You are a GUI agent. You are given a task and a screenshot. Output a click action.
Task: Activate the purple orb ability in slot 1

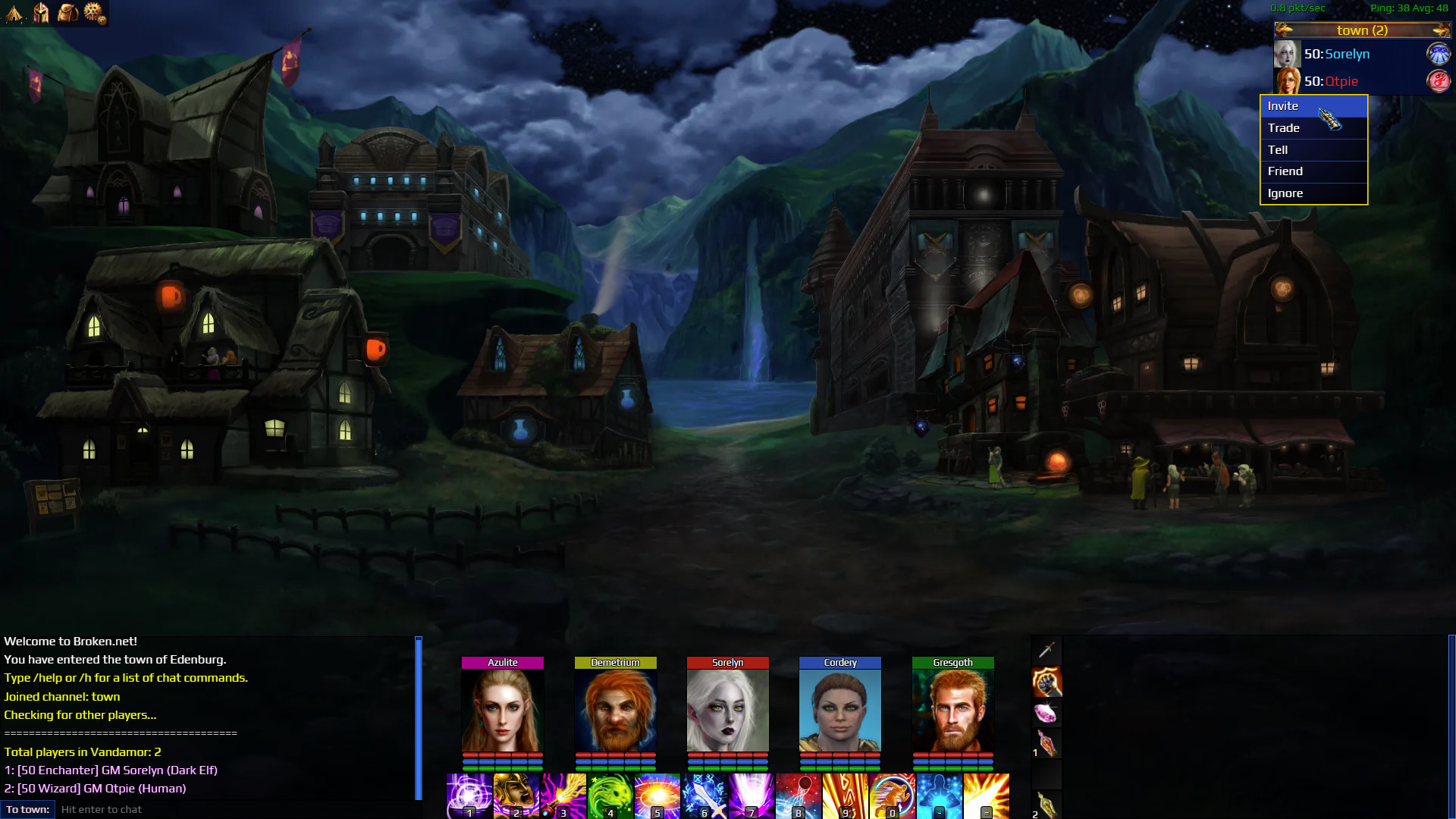point(469,796)
